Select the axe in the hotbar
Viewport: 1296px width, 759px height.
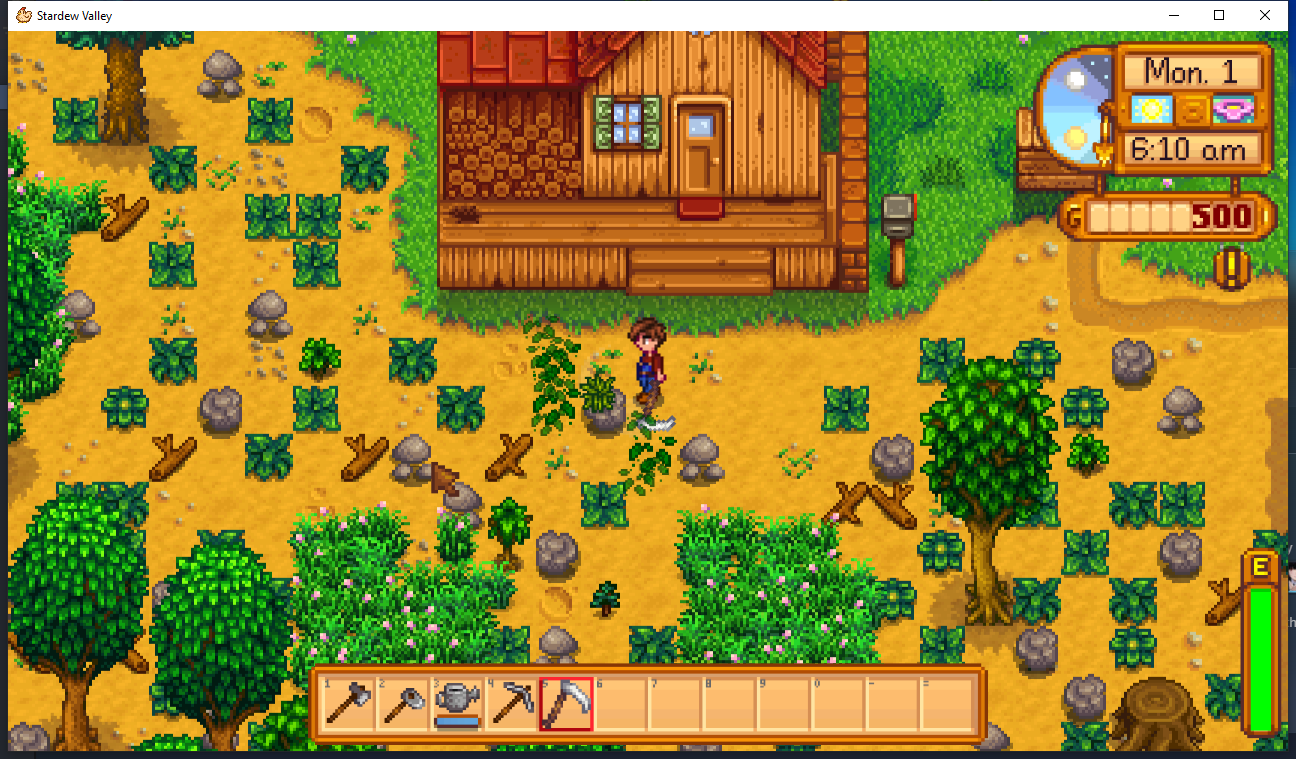coord(349,704)
